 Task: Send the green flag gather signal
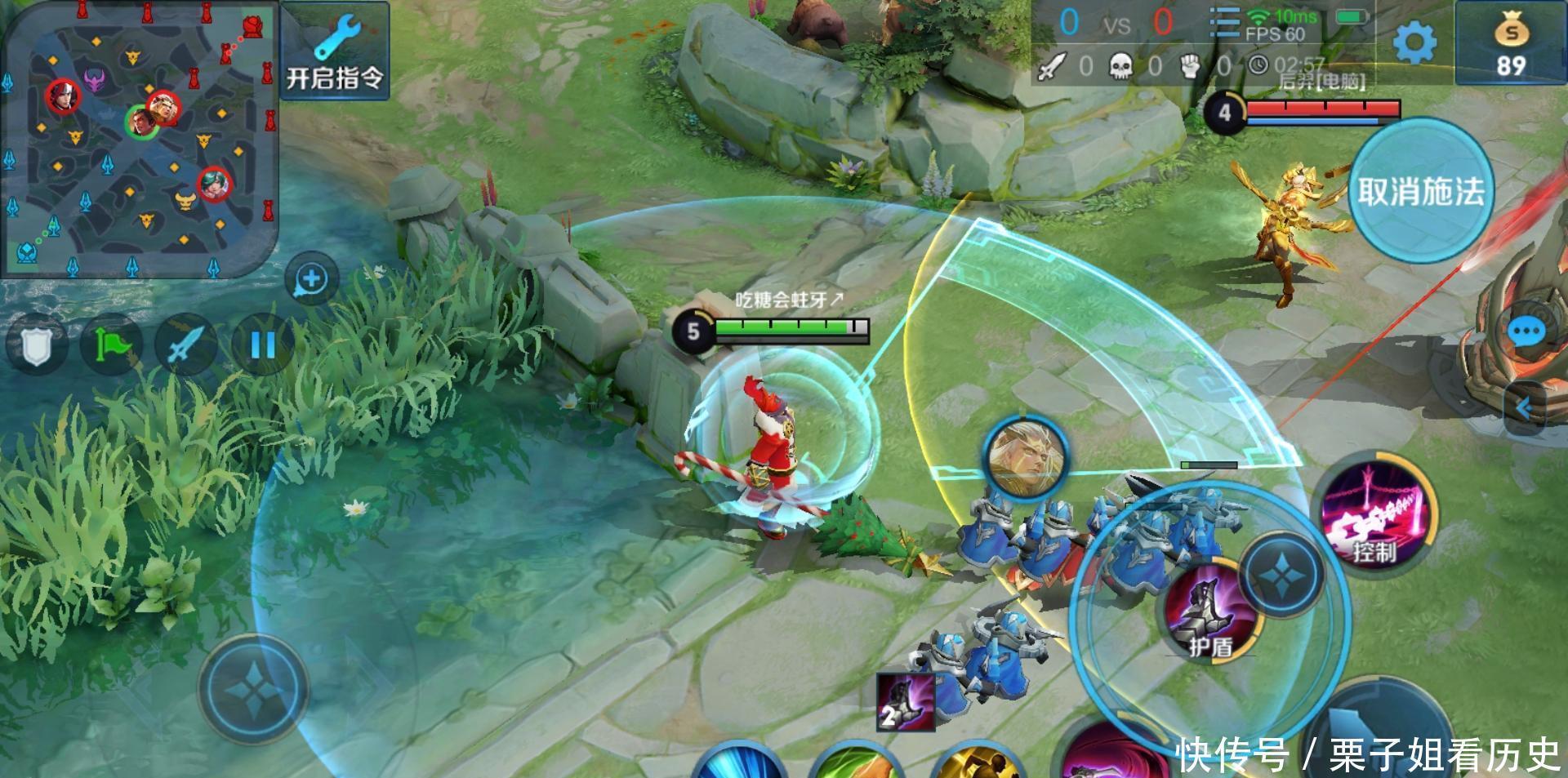pos(111,345)
